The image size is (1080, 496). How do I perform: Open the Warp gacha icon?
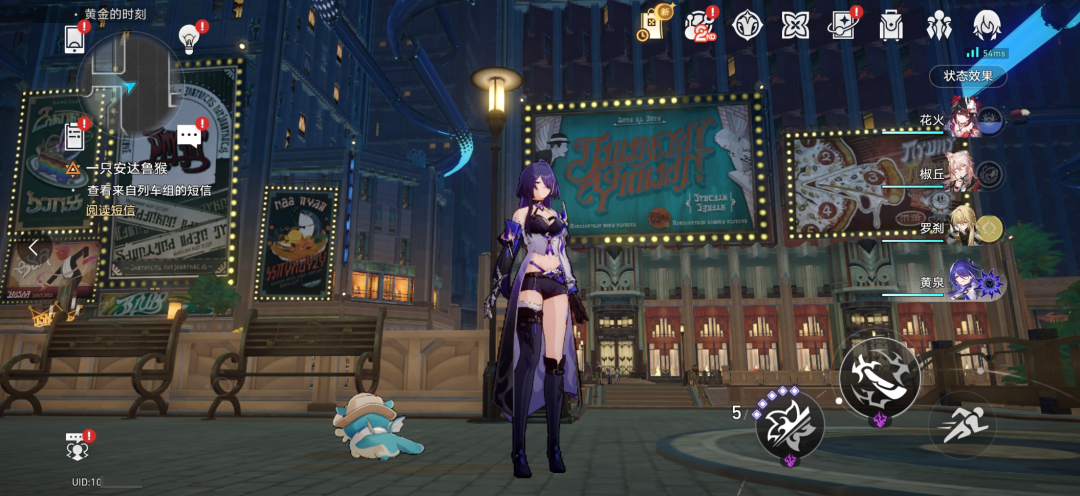pos(842,25)
